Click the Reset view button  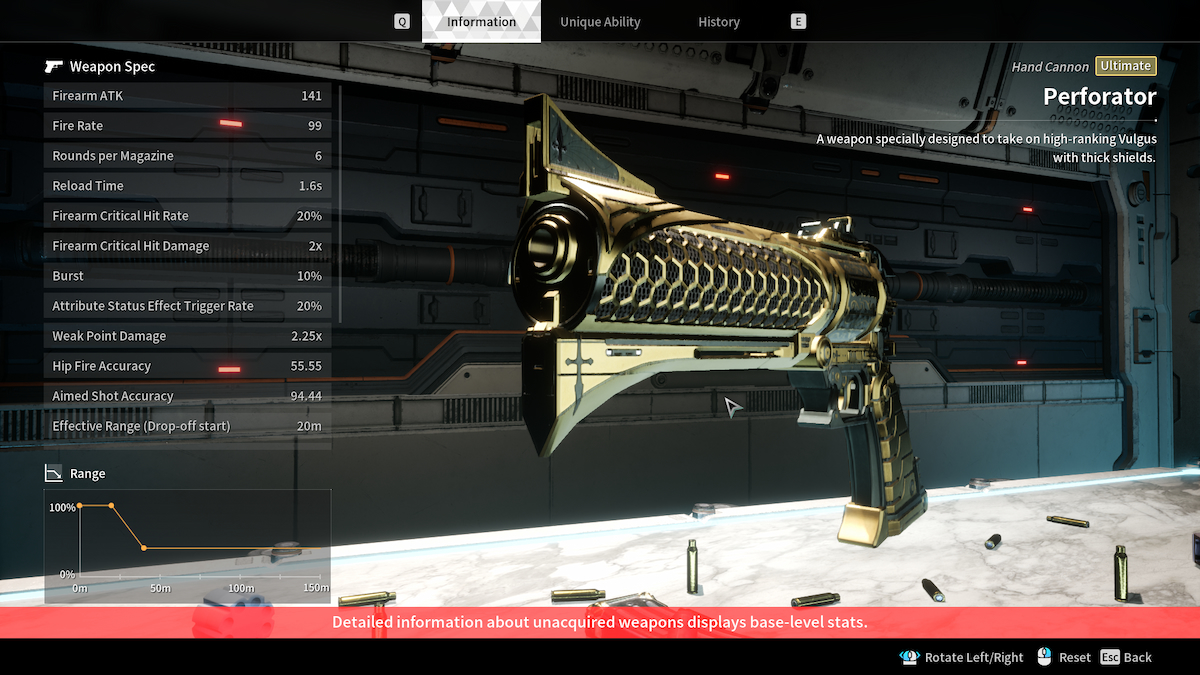[x=1064, y=657]
